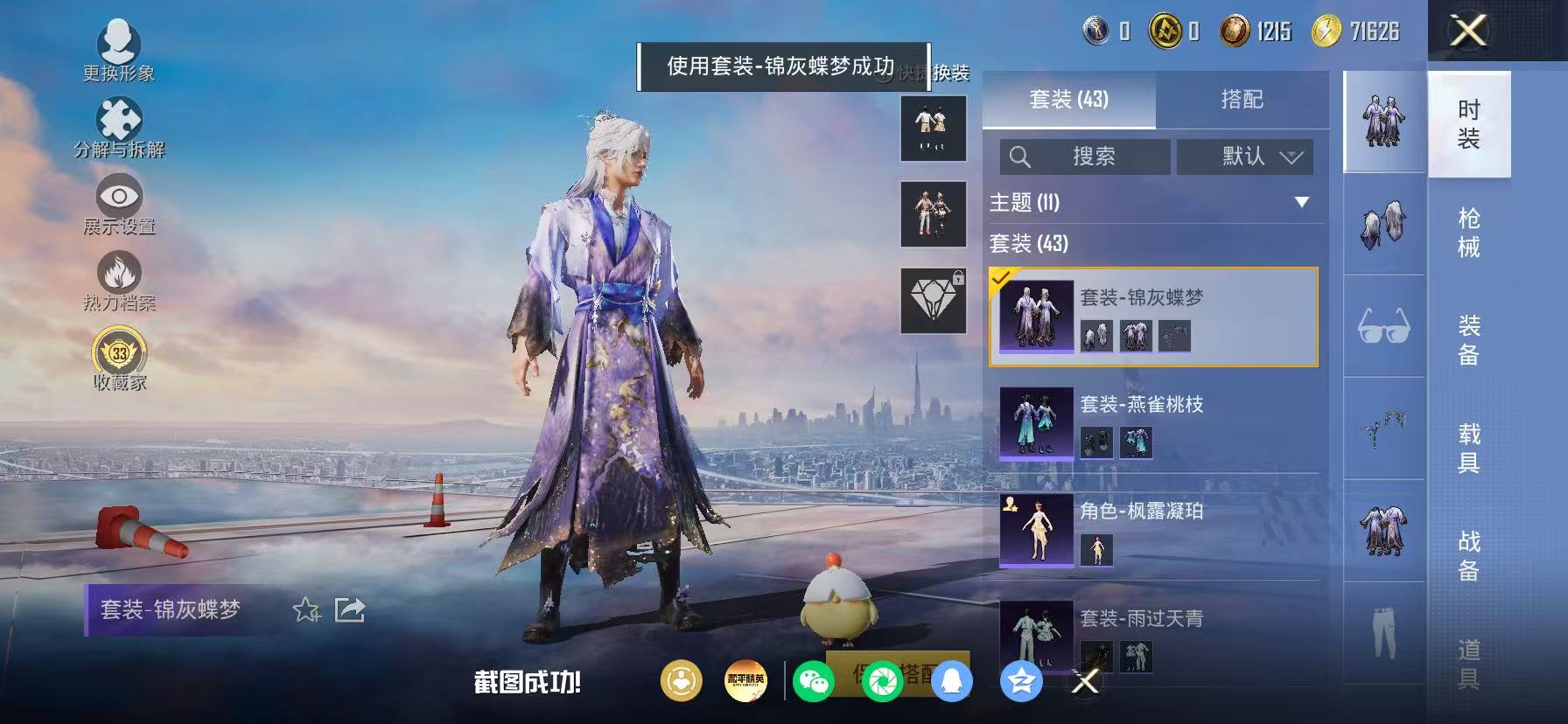Switch to the 搭配 tab
This screenshot has width=1568, height=724.
click(x=1242, y=99)
